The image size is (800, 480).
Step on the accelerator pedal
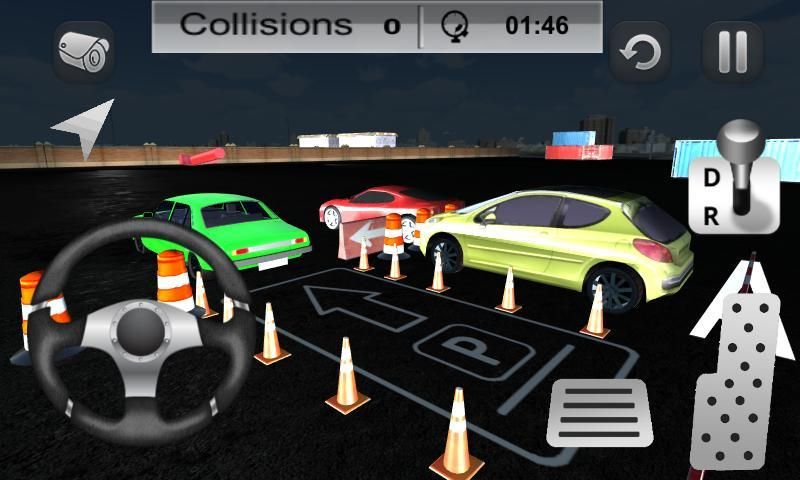tap(737, 382)
